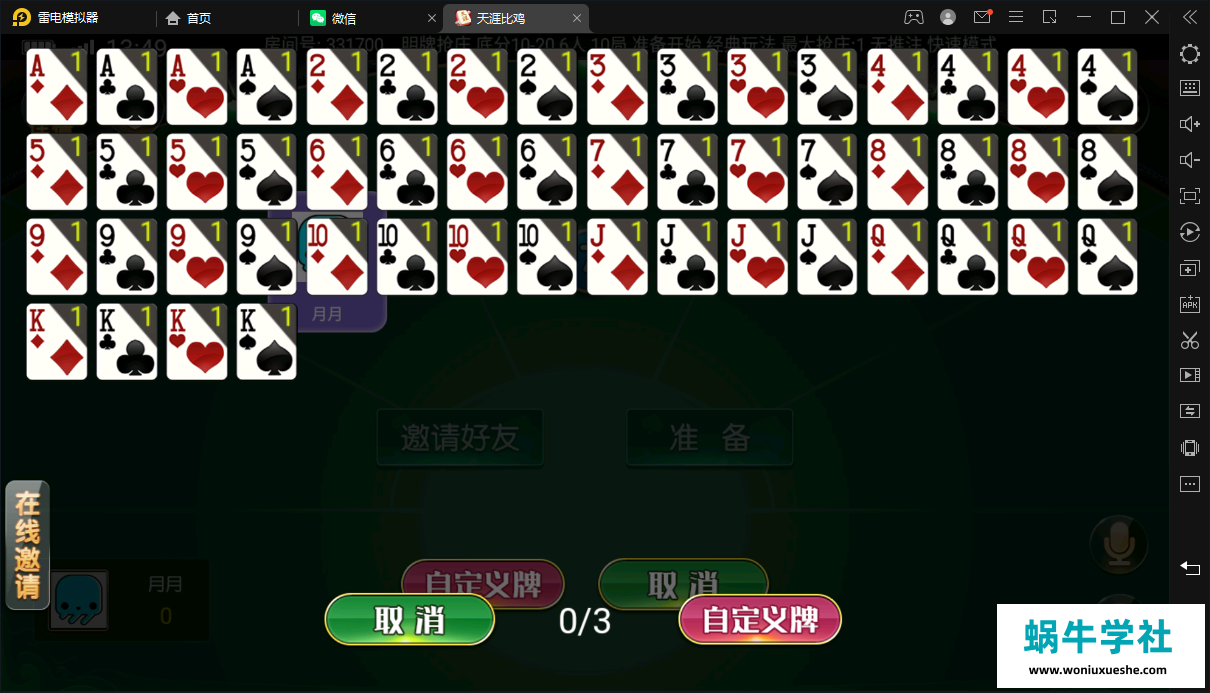Select the Ace of diamonds card
This screenshot has height=693, width=1210.
(x=57, y=87)
